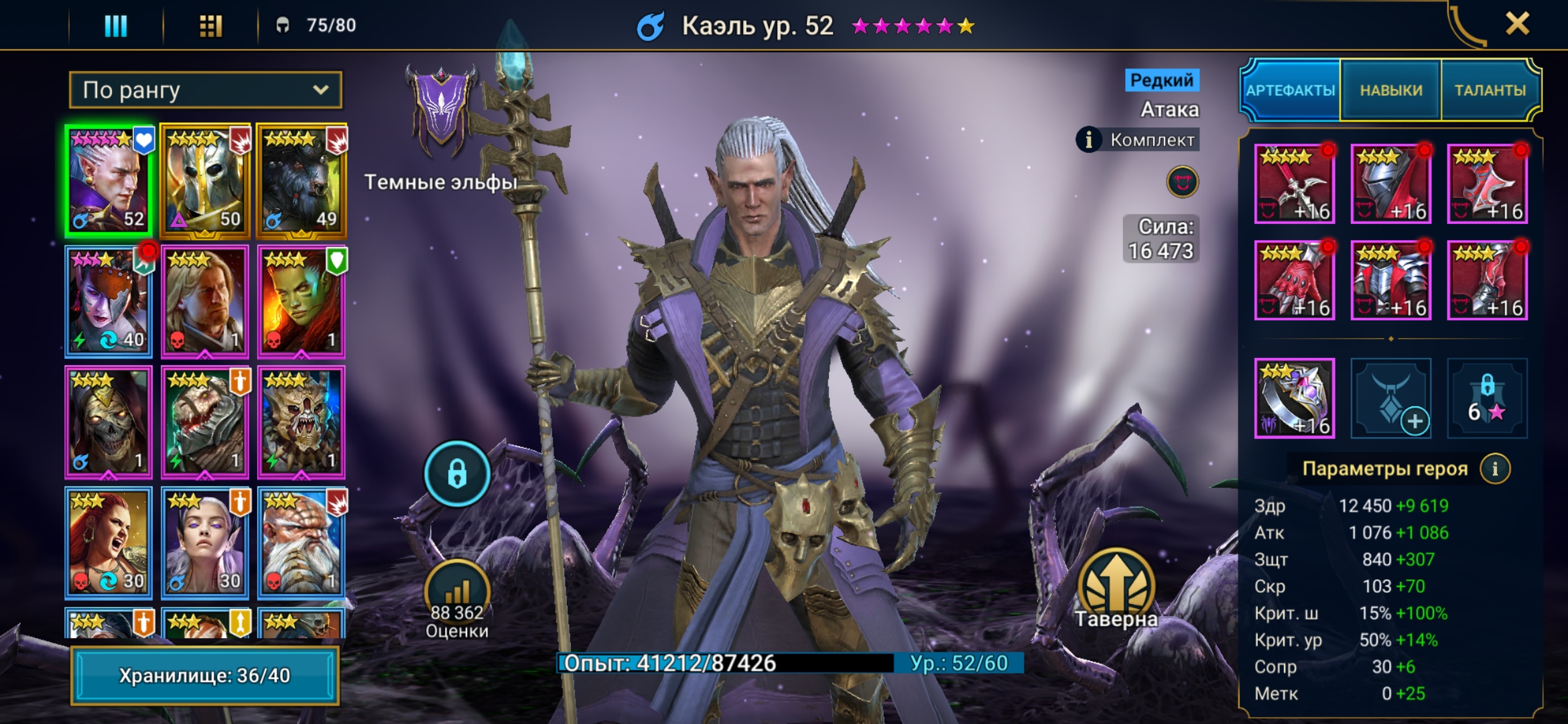This screenshot has height=724, width=1568.
Task: Choose the level 50 golden helmet champion
Action: click(x=205, y=181)
